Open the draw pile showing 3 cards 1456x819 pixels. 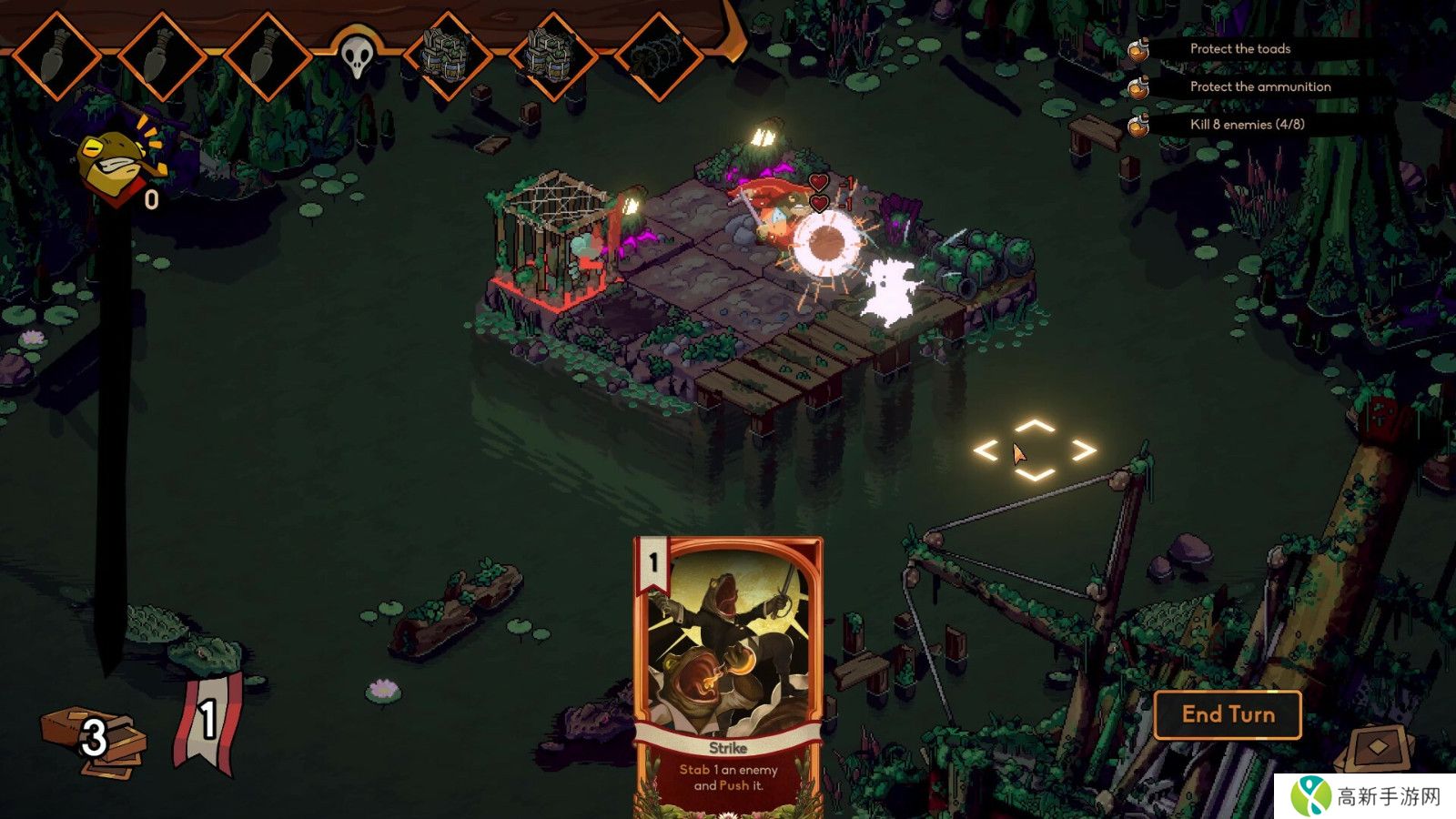tap(93, 739)
